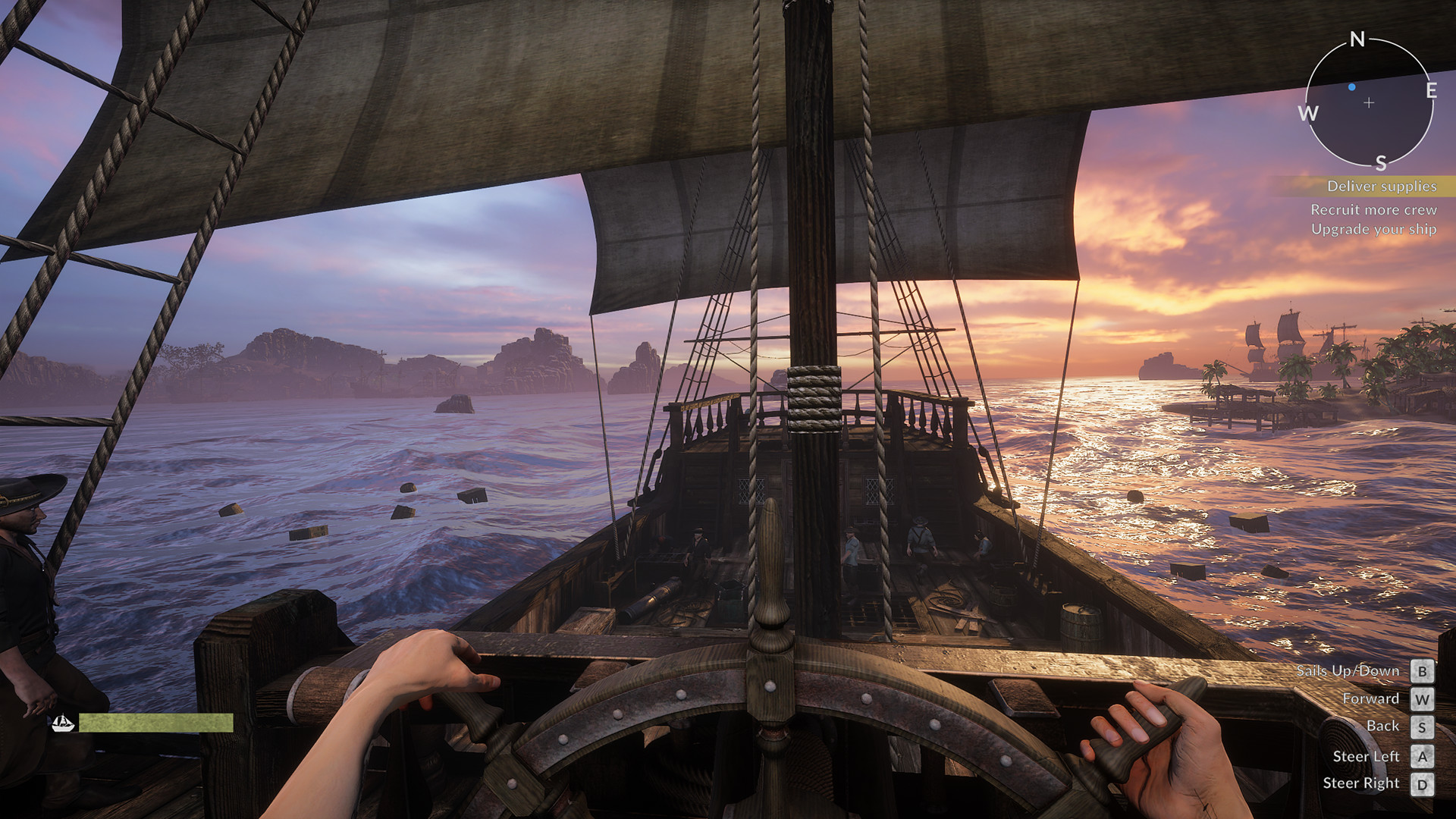Viewport: 1456px width, 819px height.
Task: Click the Steer Left keybind label
Action: click(1367, 755)
